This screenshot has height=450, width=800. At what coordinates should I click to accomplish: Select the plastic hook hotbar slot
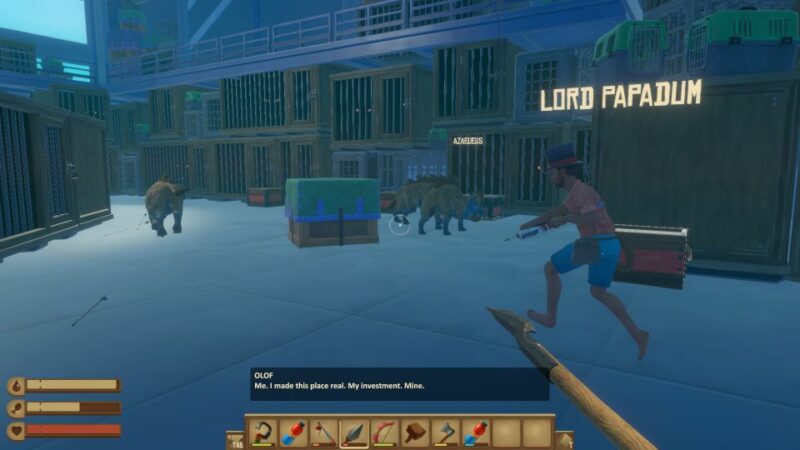coord(263,432)
